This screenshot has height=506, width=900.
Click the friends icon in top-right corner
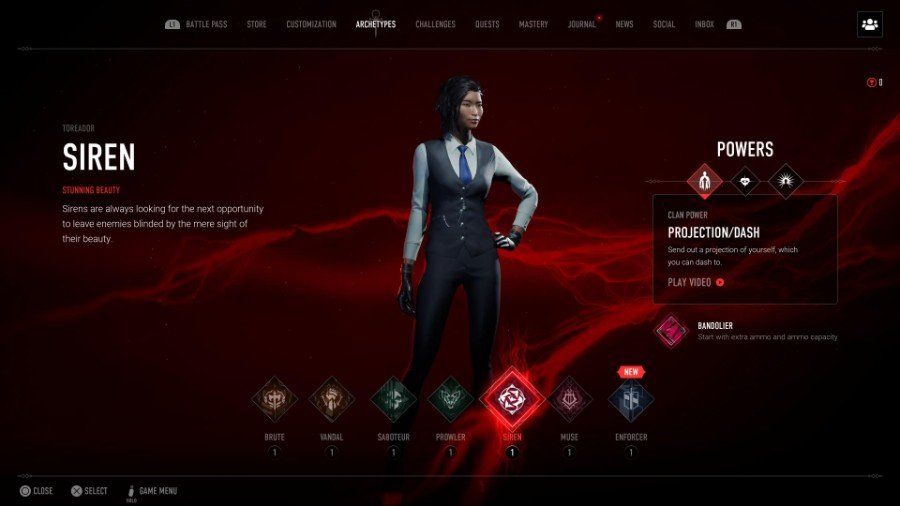click(869, 25)
